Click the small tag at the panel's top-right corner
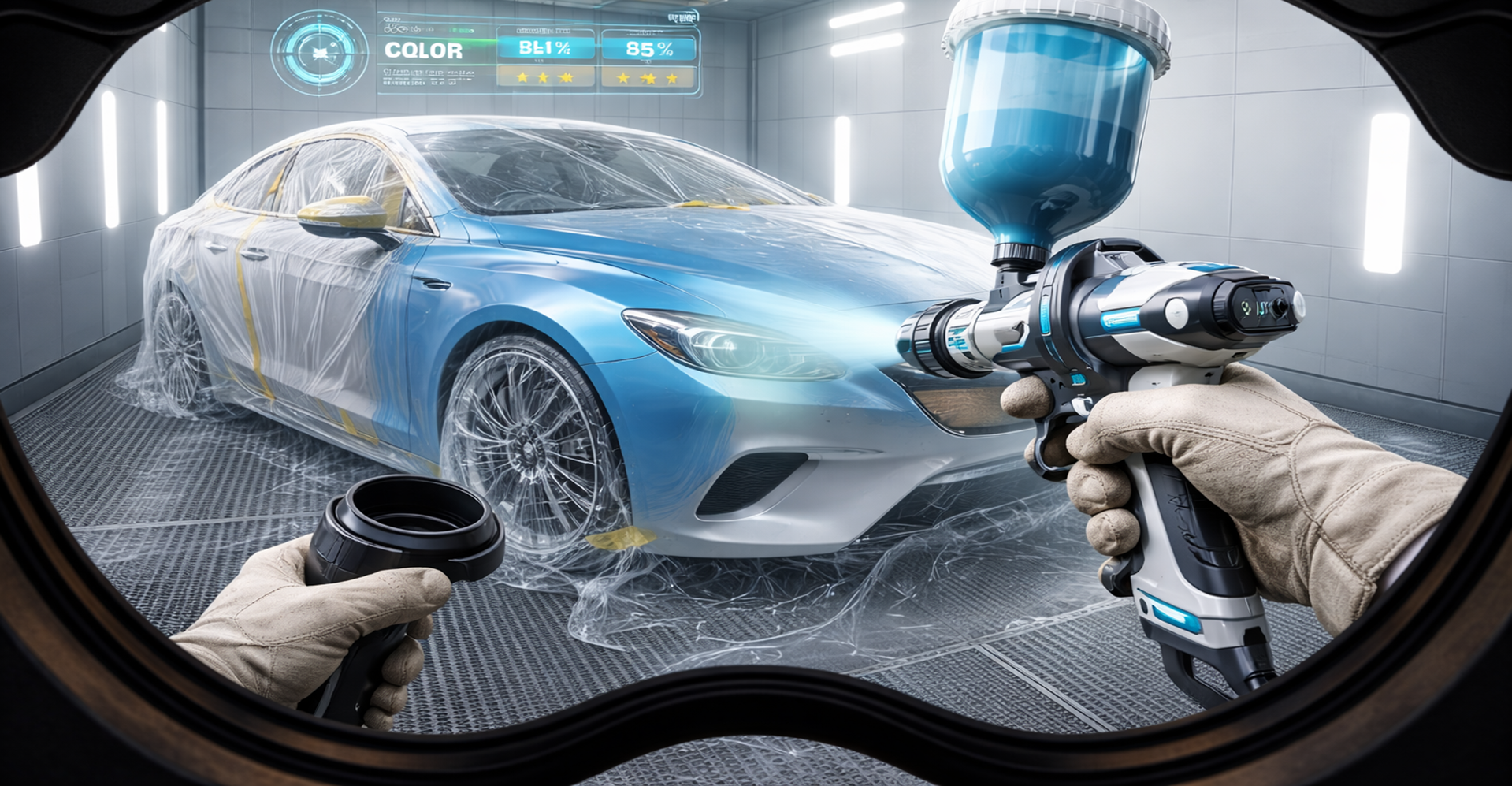This screenshot has width=1512, height=786. coord(681,17)
